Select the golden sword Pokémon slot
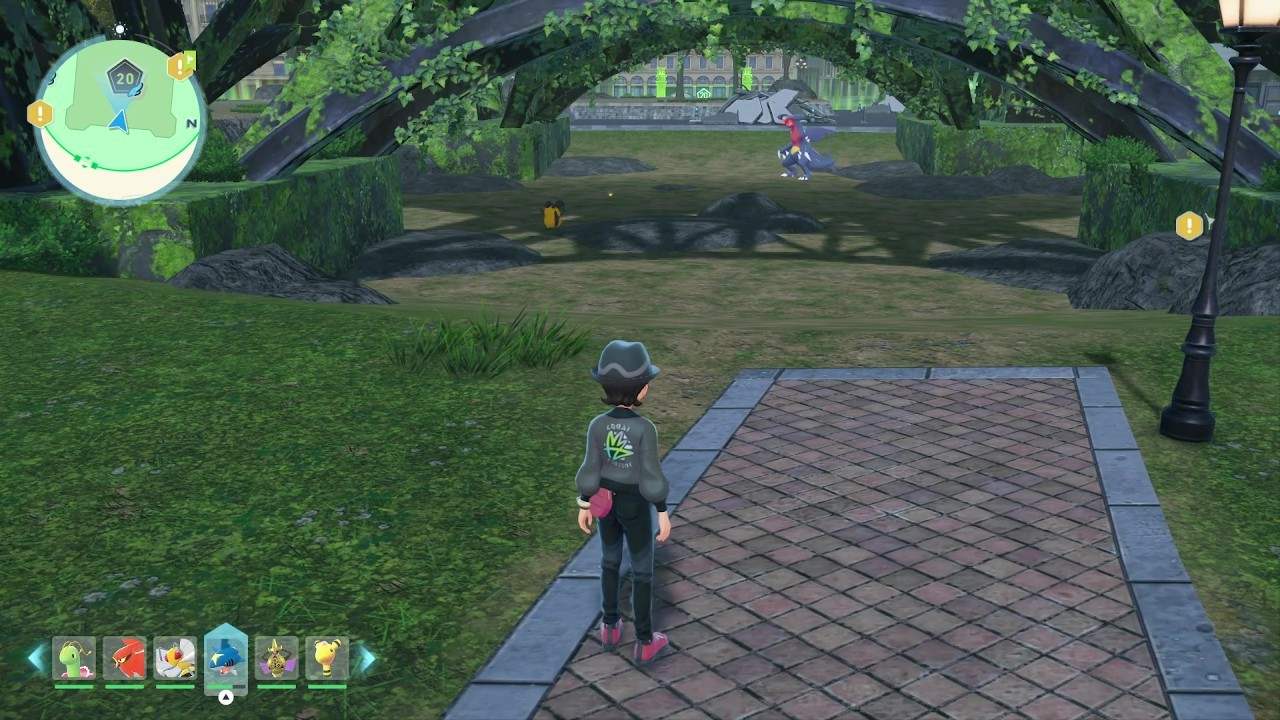 [276, 658]
